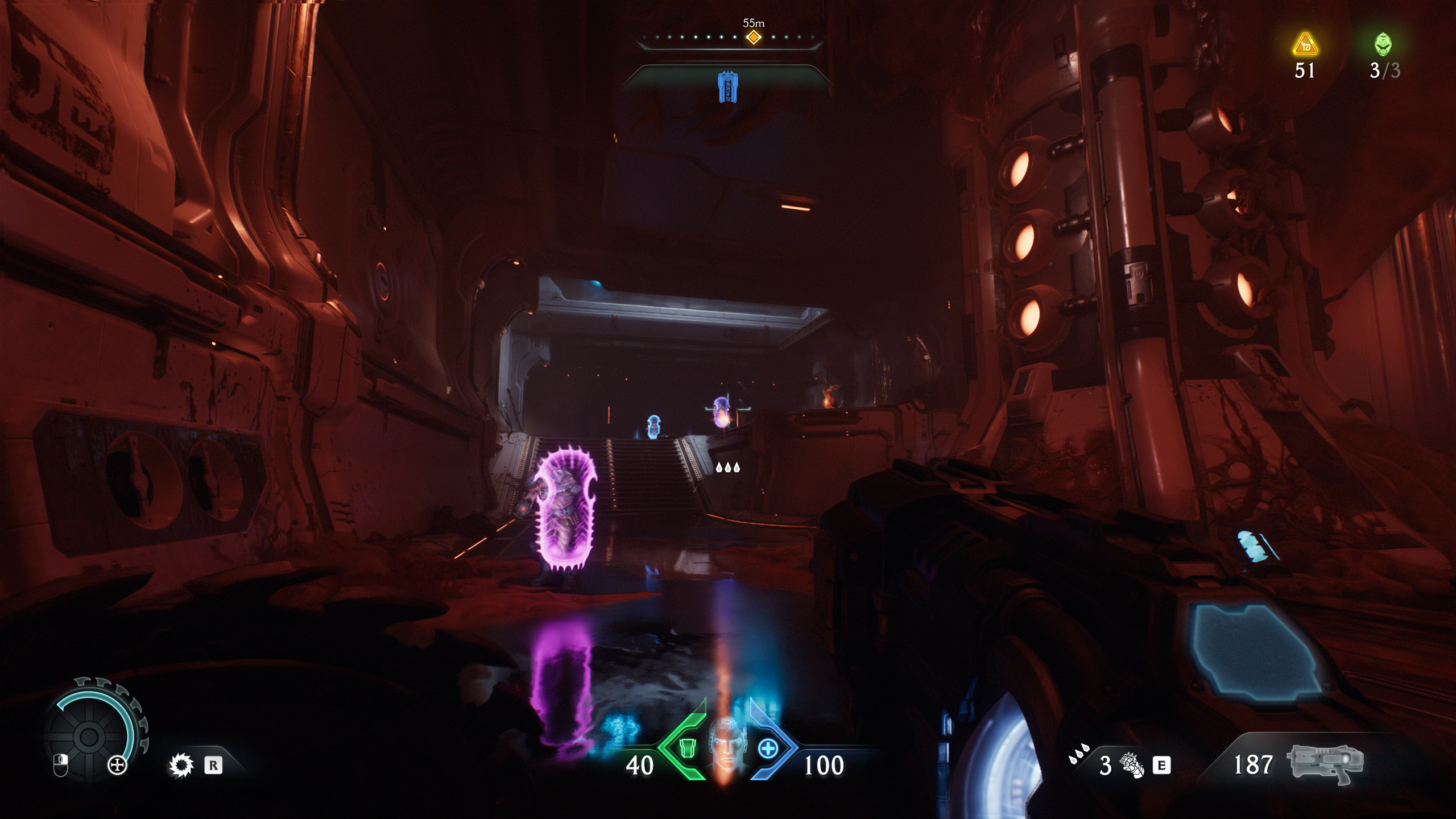The width and height of the screenshot is (1456, 819).
Task: Select the spiked burst ability icon
Action: click(181, 766)
